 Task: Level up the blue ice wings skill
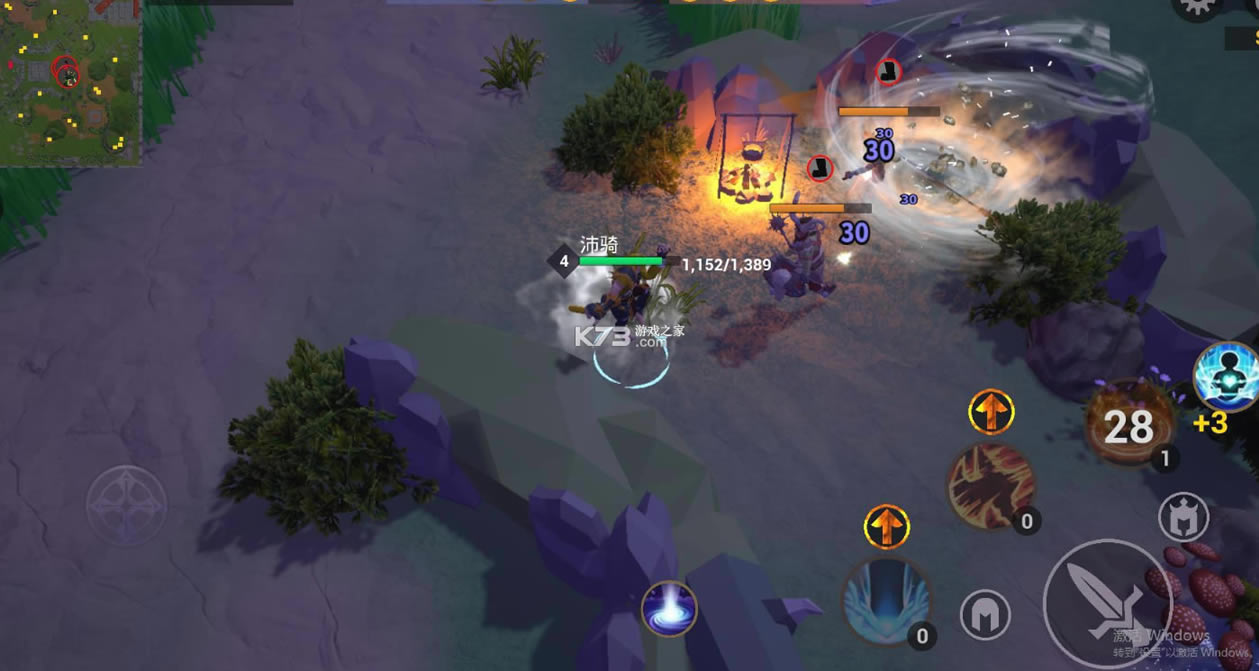coord(886,527)
